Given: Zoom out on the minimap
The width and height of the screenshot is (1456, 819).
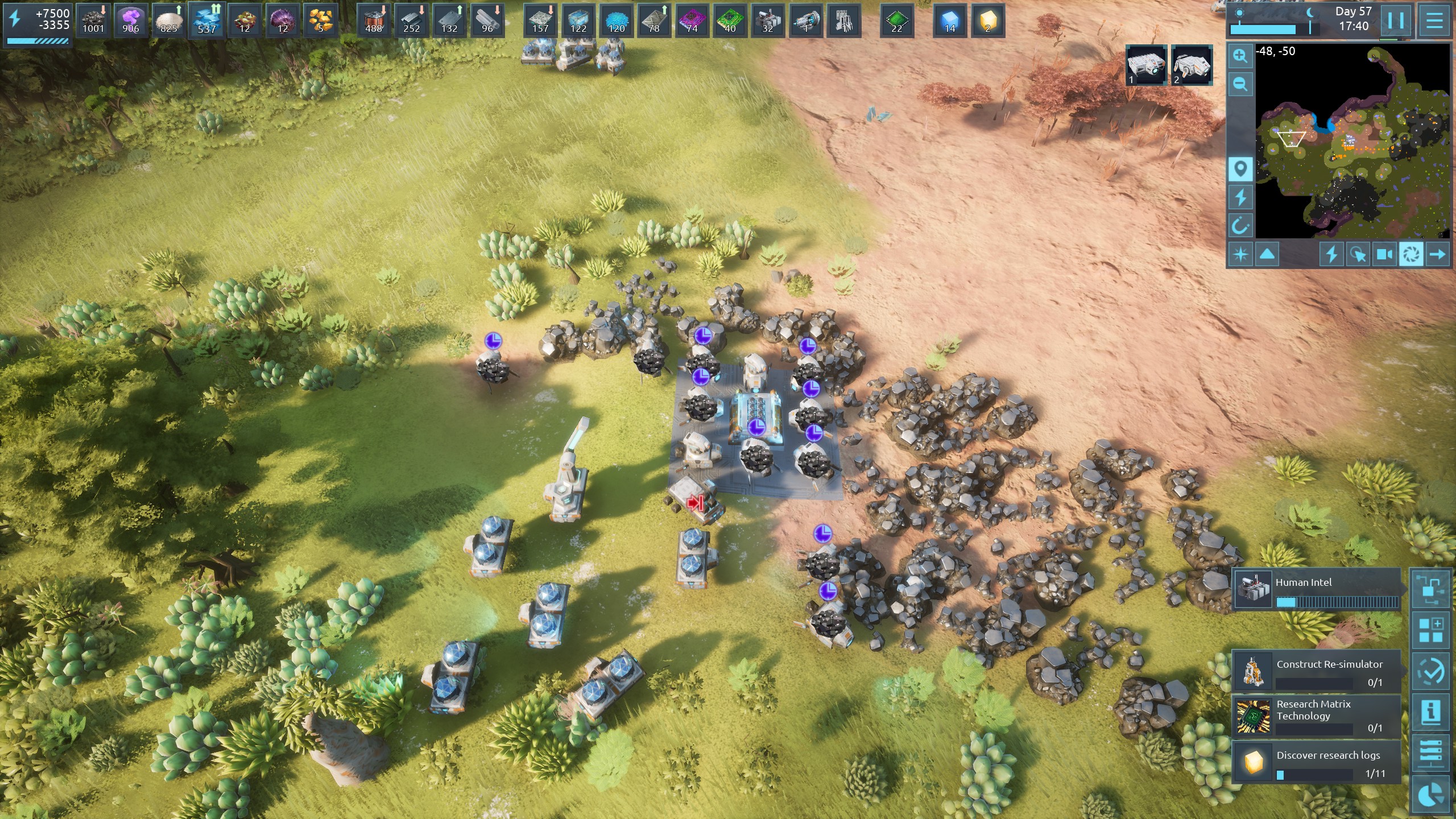Looking at the screenshot, I should click(1240, 84).
